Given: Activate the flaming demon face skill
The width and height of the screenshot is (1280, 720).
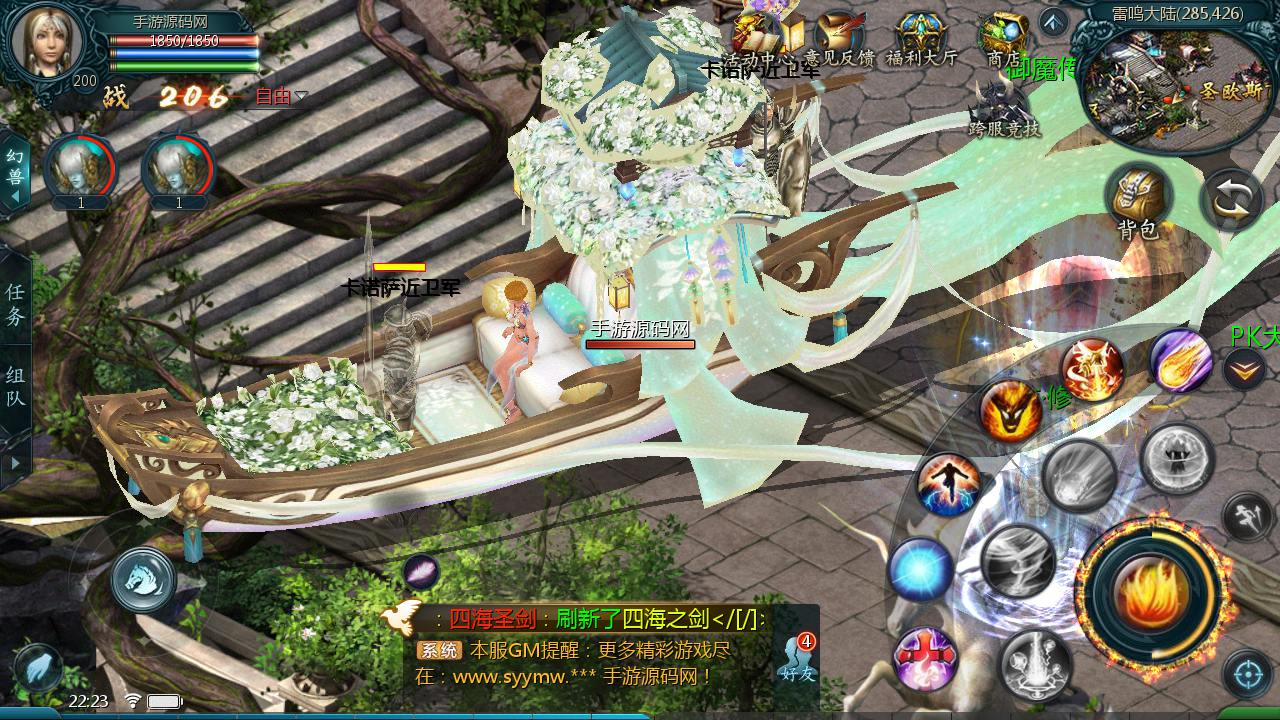Looking at the screenshot, I should [x=1010, y=412].
